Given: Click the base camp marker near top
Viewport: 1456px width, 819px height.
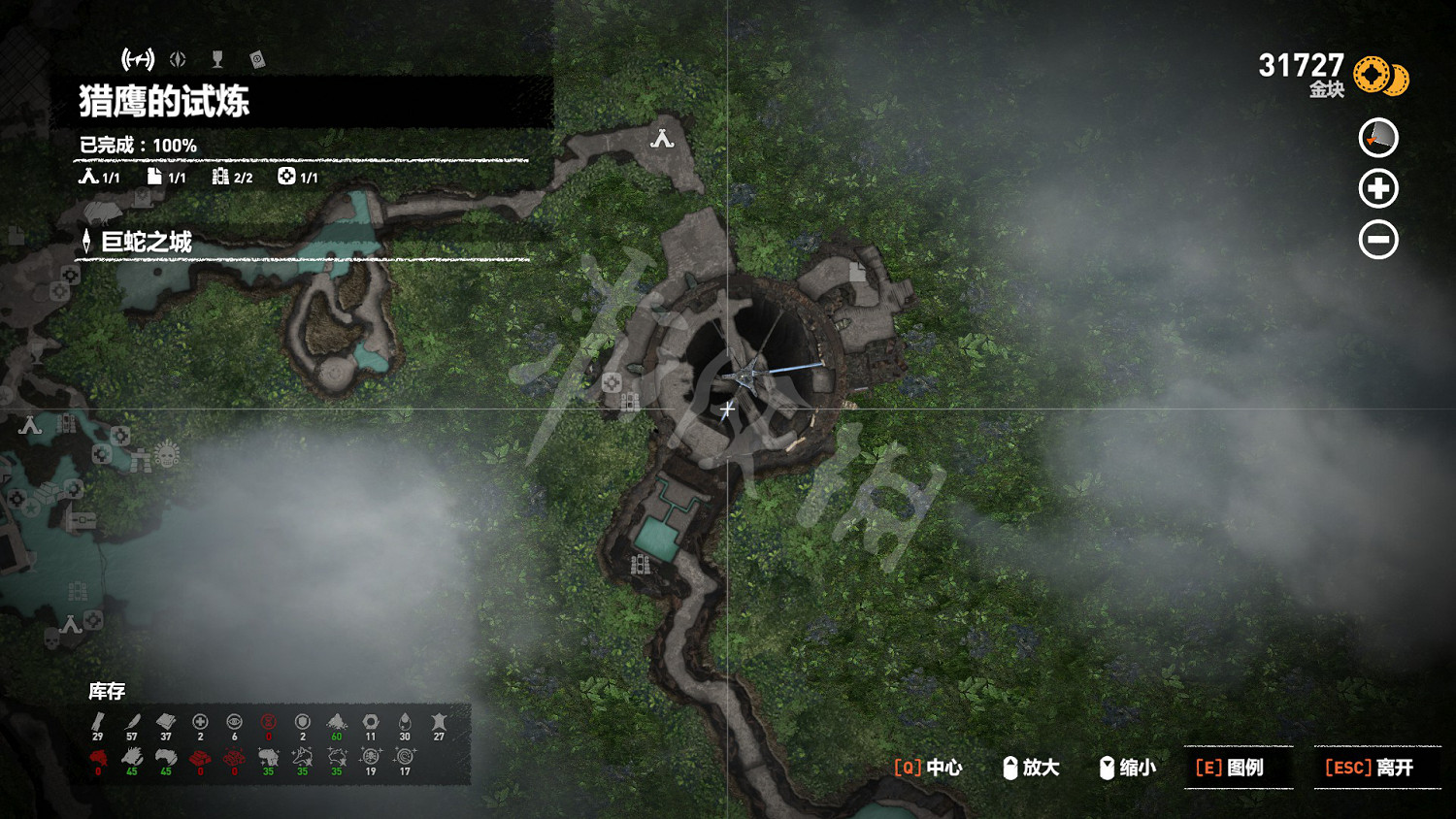Looking at the screenshot, I should click(662, 139).
